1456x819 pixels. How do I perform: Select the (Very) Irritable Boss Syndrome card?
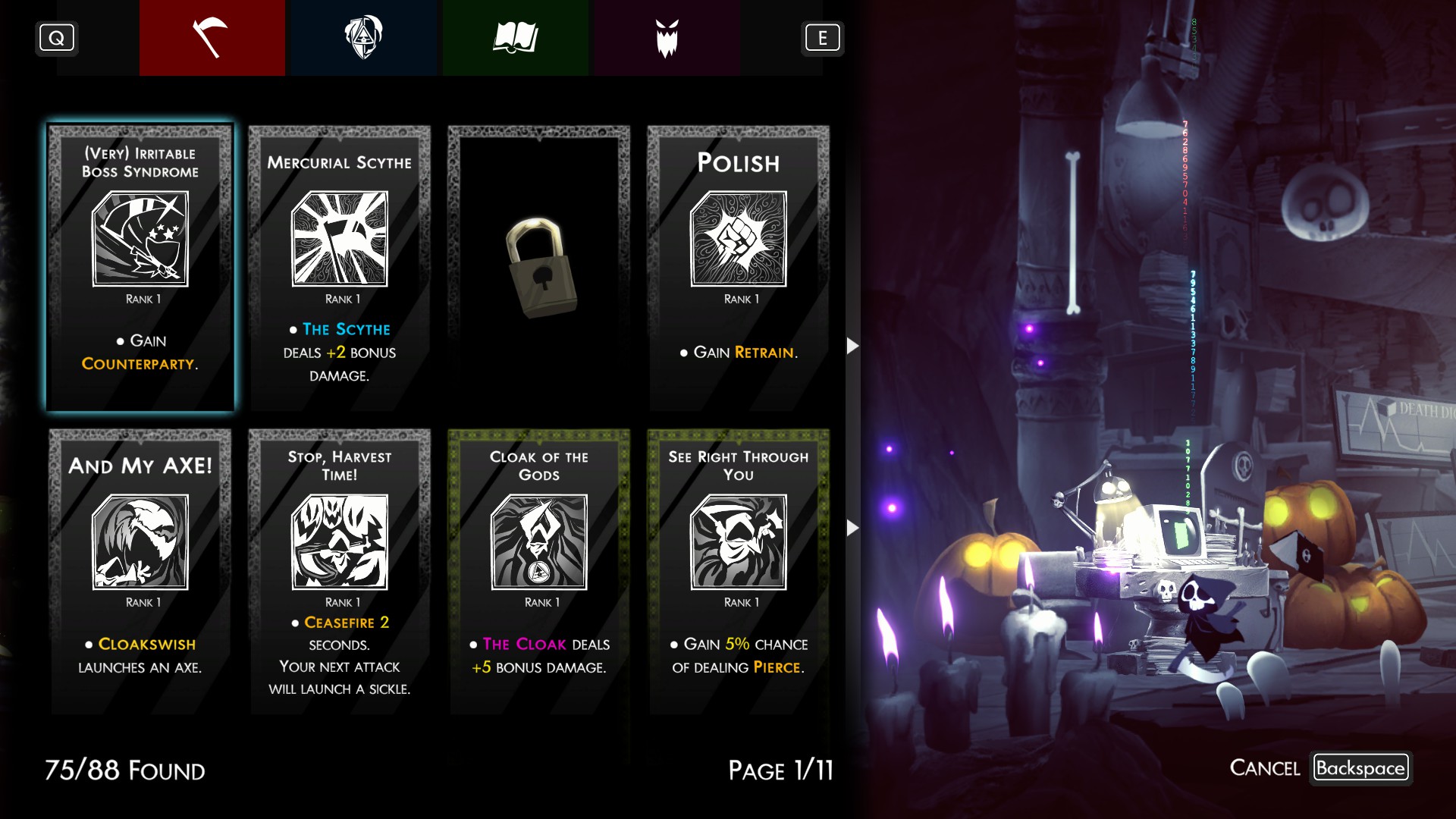pos(140,268)
